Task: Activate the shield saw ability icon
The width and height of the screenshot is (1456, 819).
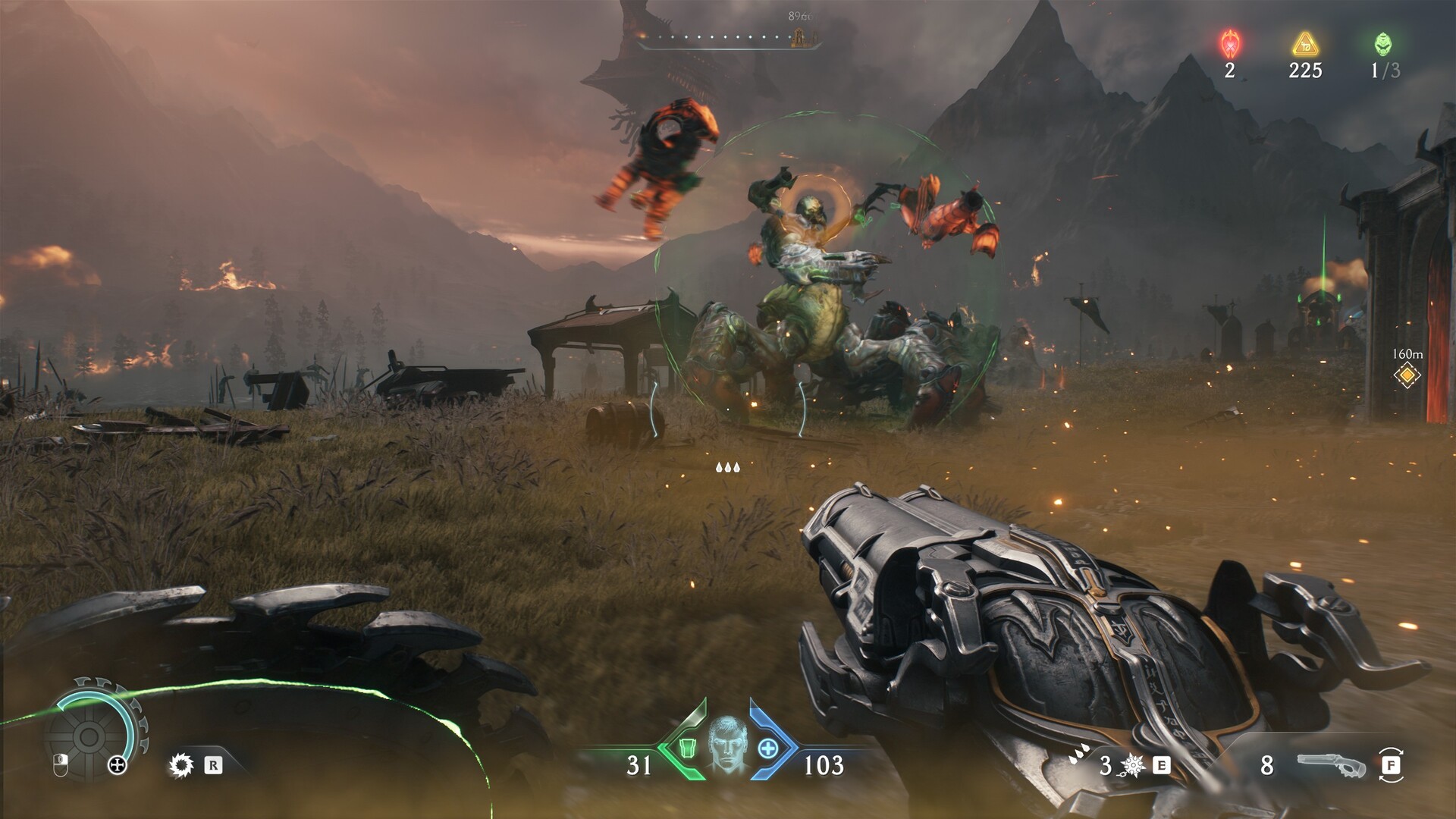Action: pyautogui.click(x=182, y=765)
